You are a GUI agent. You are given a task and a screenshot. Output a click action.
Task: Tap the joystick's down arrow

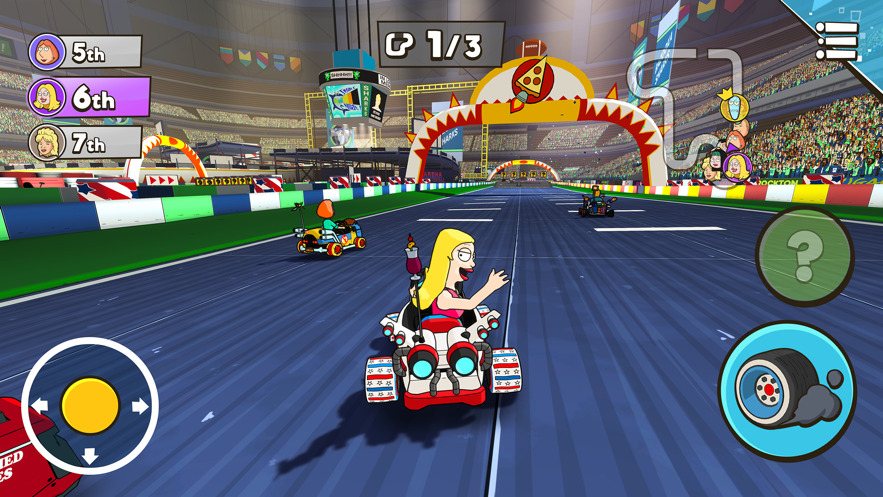[x=90, y=456]
